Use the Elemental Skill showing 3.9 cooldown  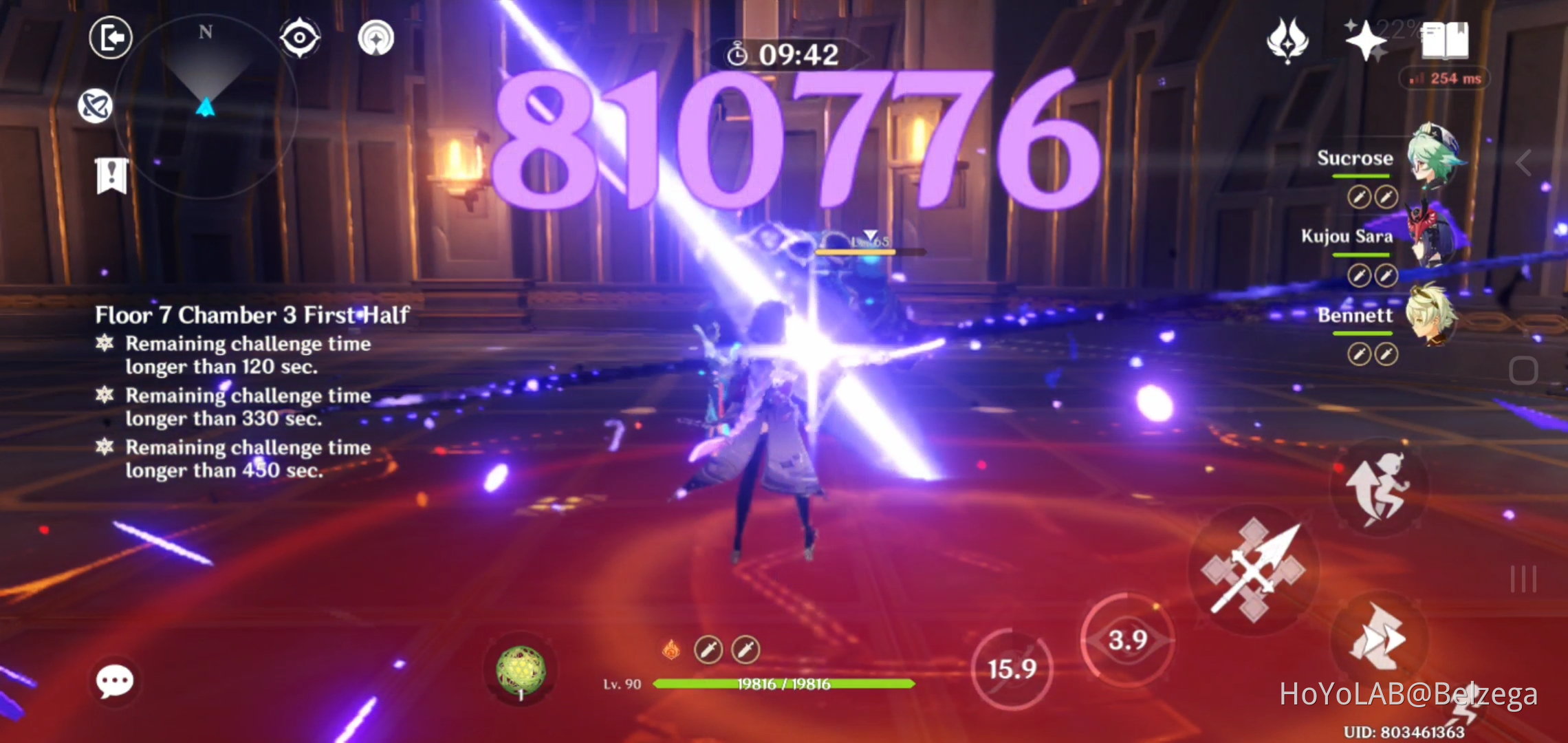click(x=1126, y=638)
